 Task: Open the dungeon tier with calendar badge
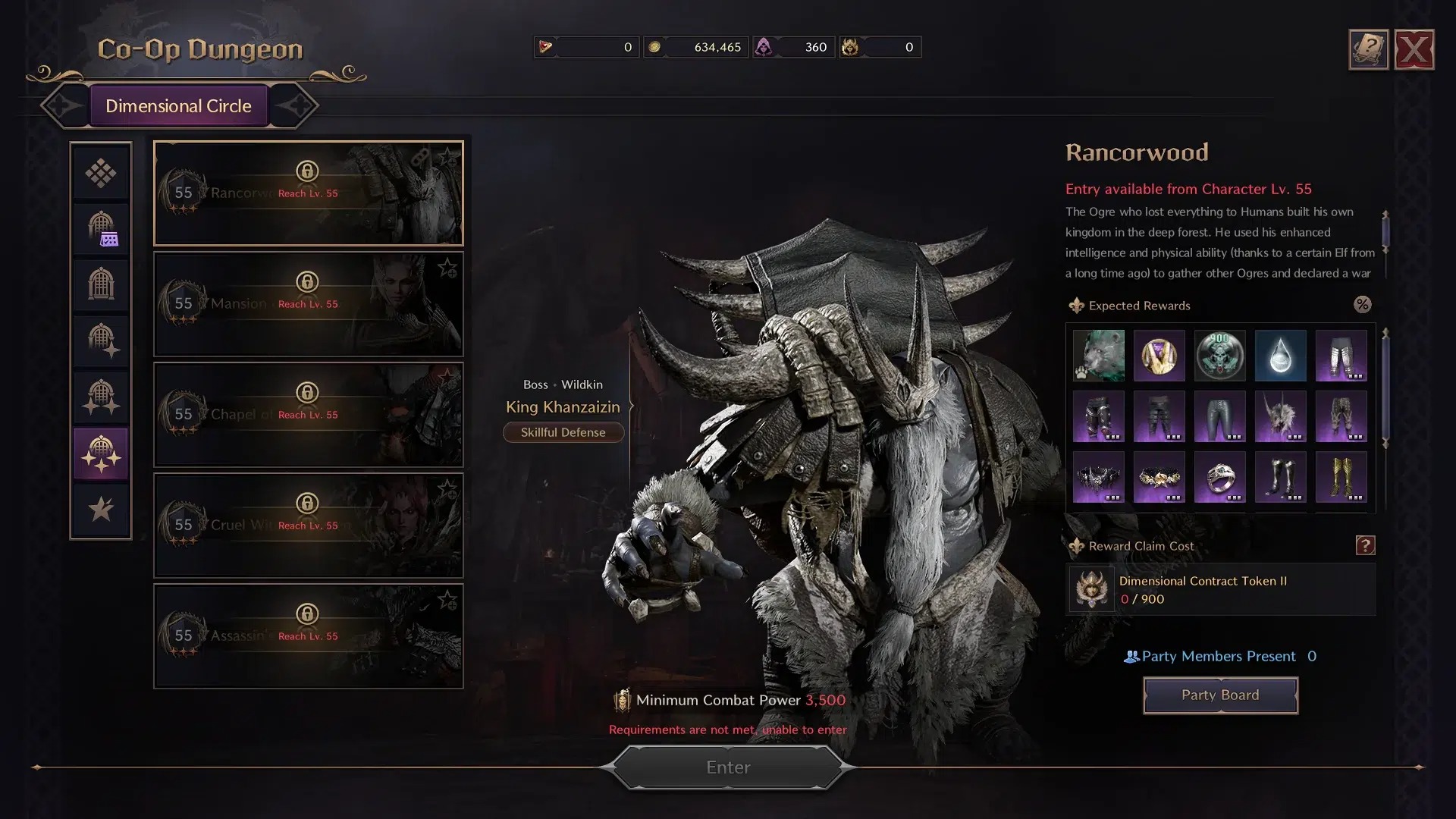[x=102, y=229]
